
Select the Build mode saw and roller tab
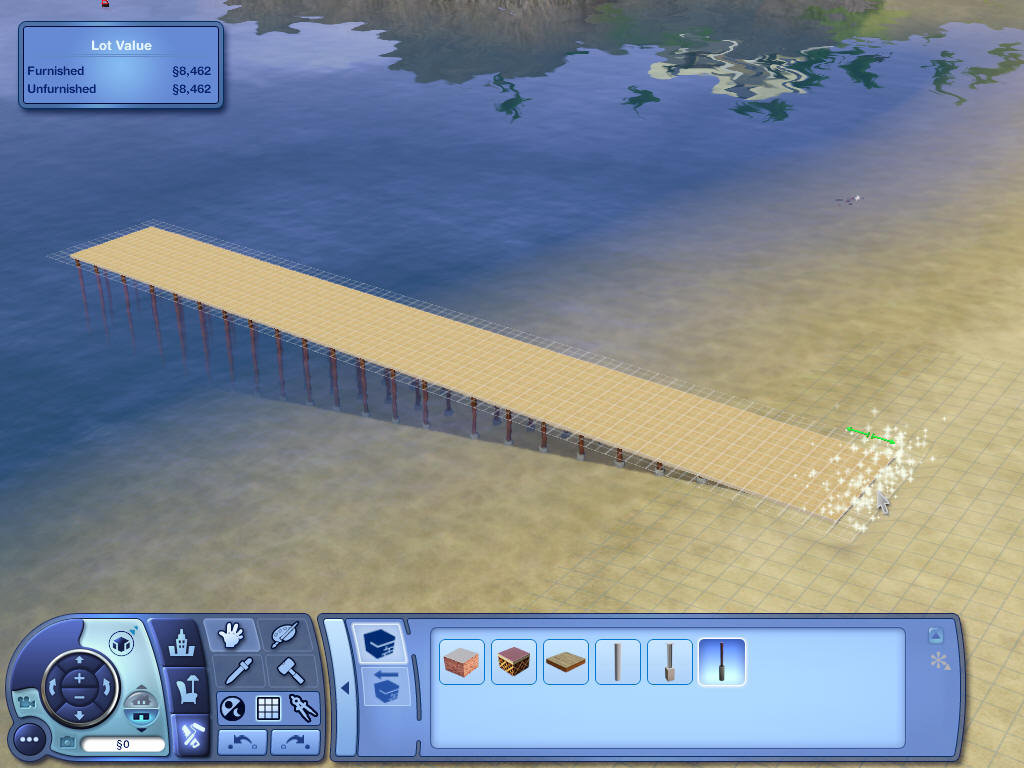click(x=189, y=736)
